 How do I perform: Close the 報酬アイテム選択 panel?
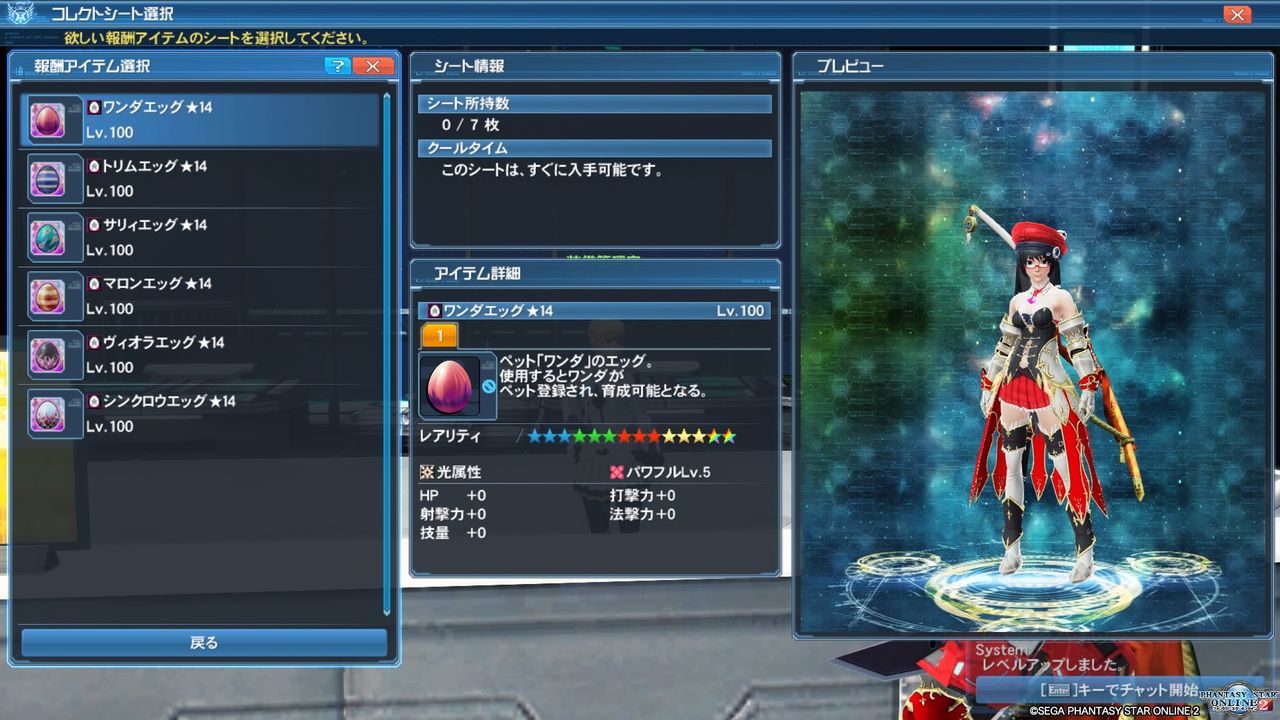click(x=371, y=66)
